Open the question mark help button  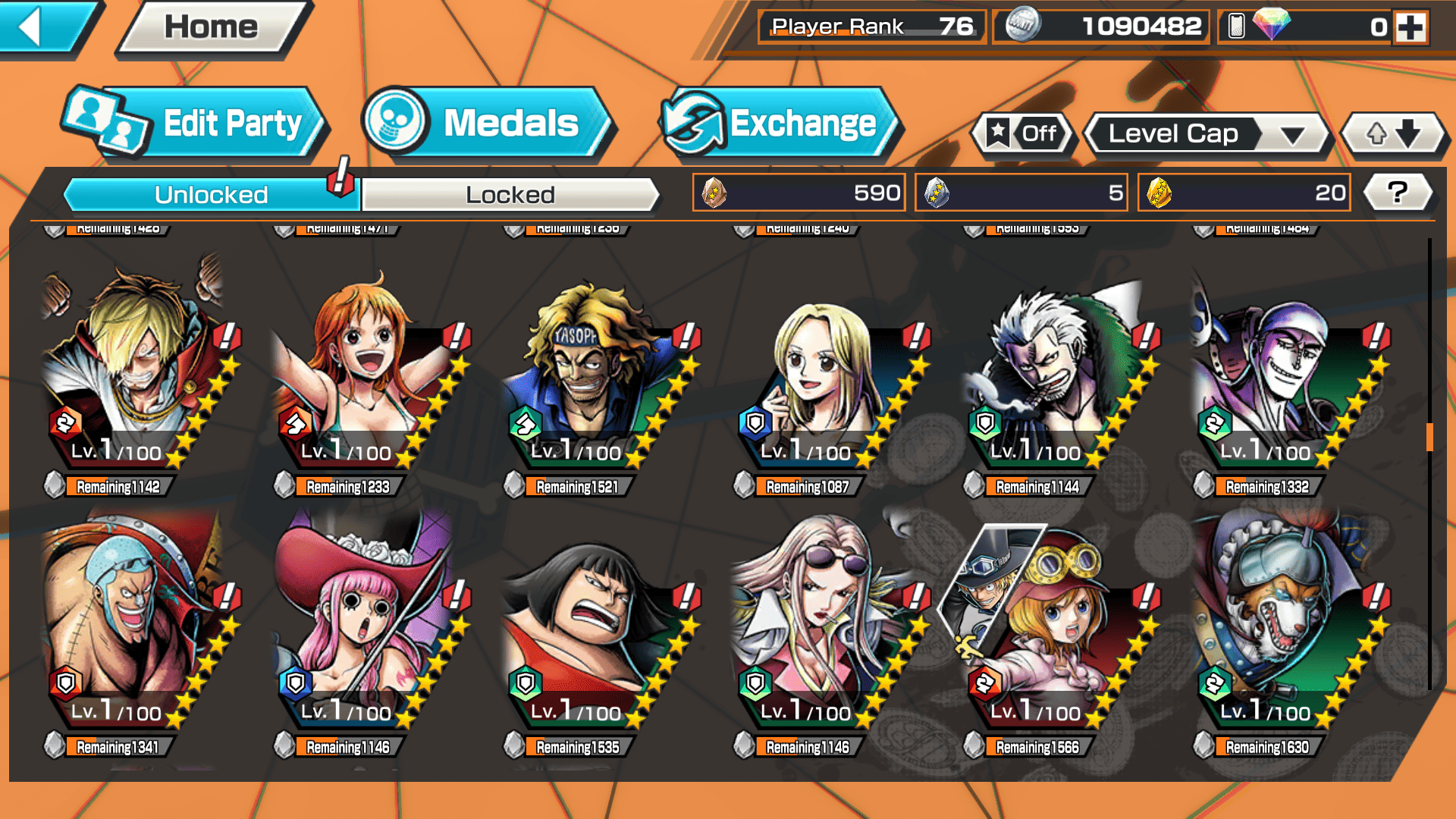(1398, 193)
